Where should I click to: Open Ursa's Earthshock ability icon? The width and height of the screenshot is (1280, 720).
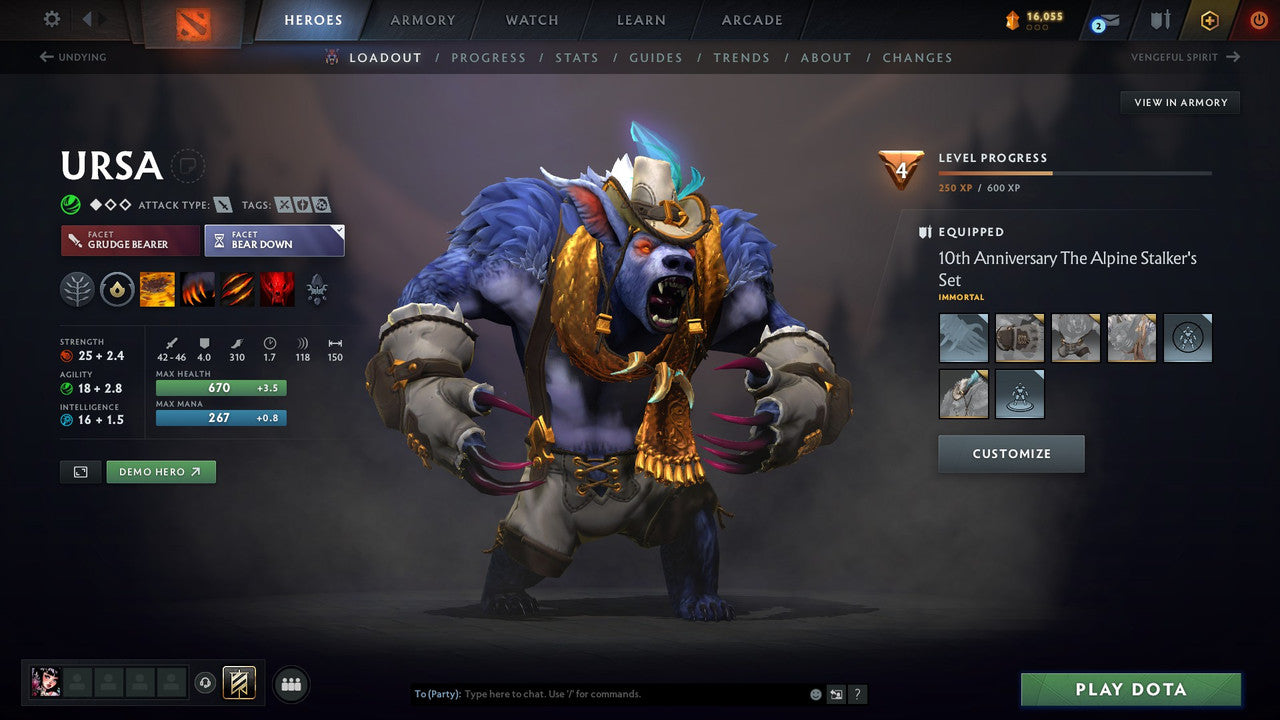pos(158,290)
